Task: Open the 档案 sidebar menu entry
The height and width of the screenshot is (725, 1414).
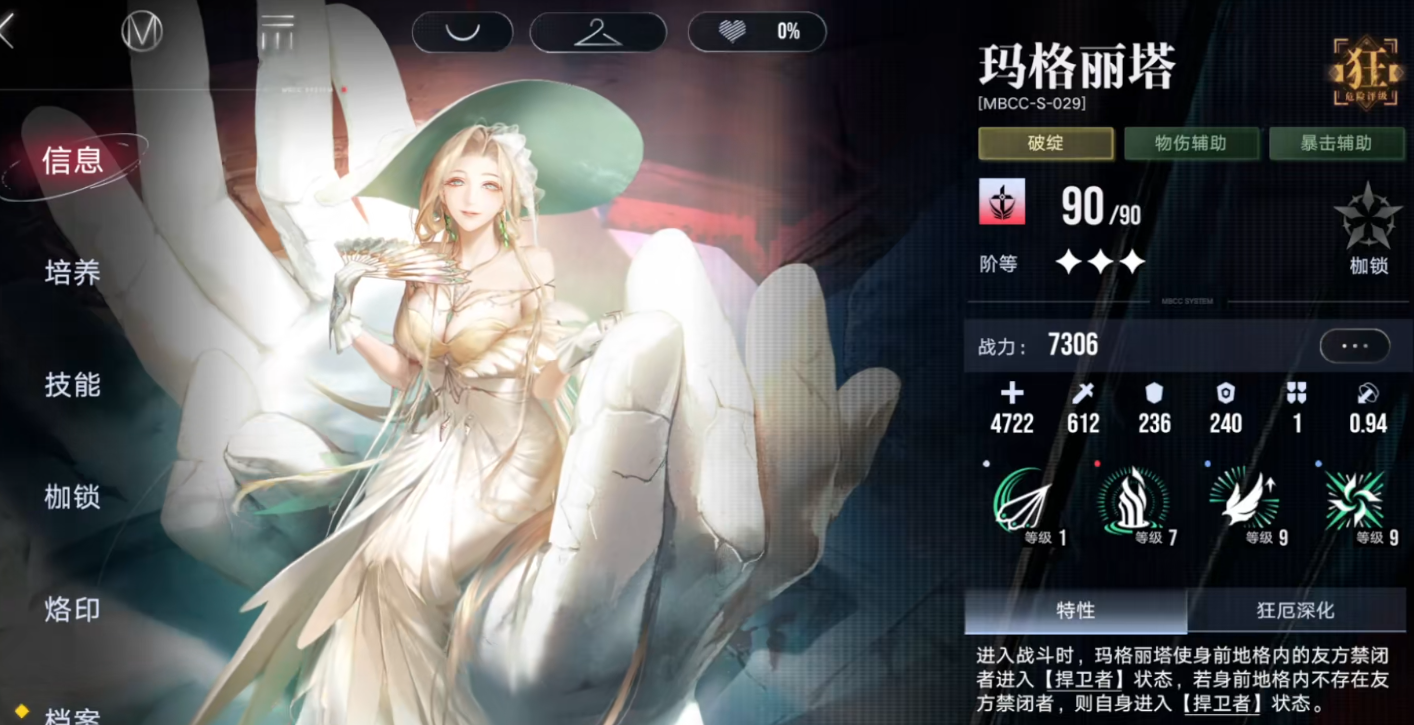Action: [x=72, y=713]
